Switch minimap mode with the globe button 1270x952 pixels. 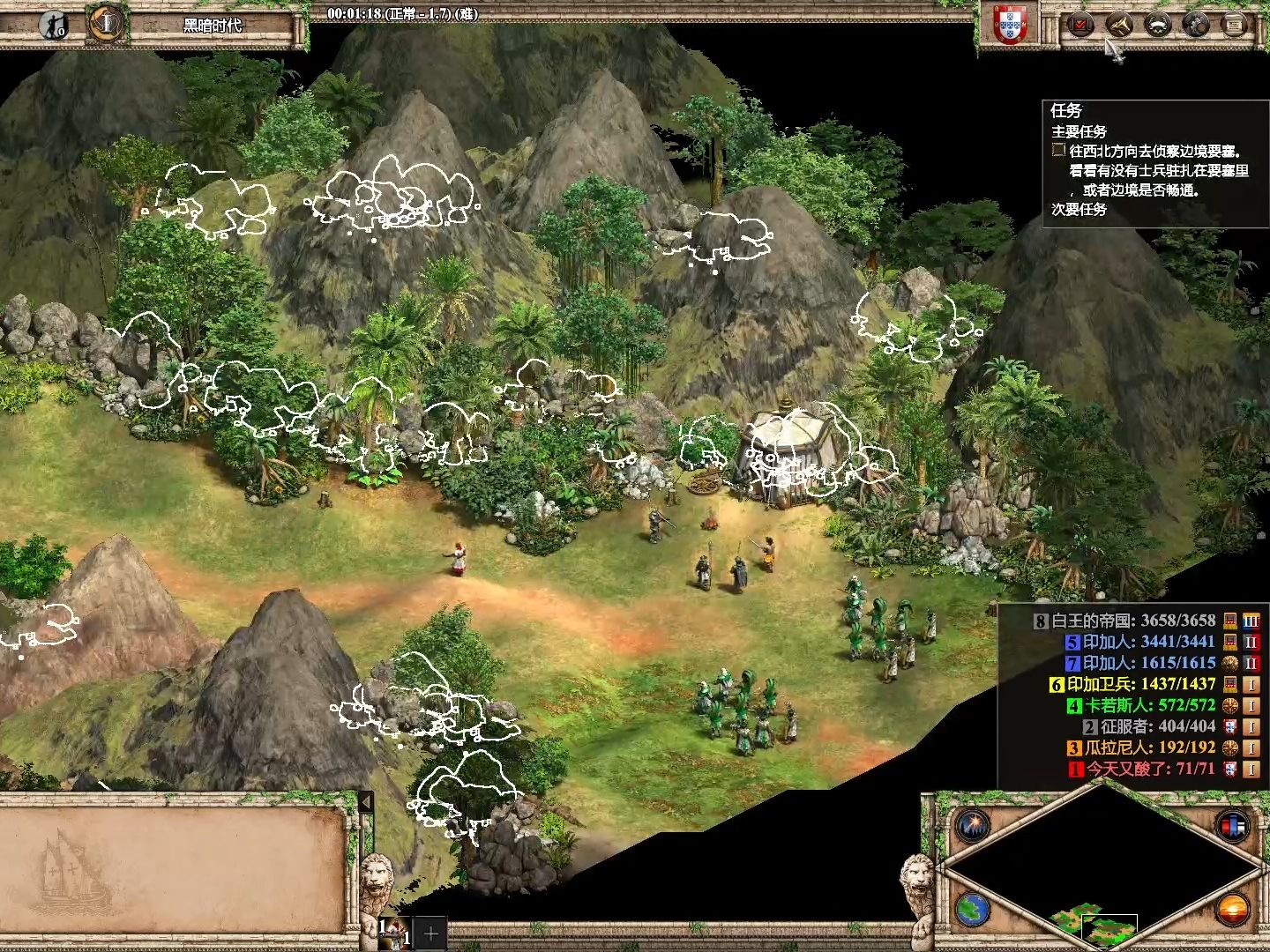[974, 908]
